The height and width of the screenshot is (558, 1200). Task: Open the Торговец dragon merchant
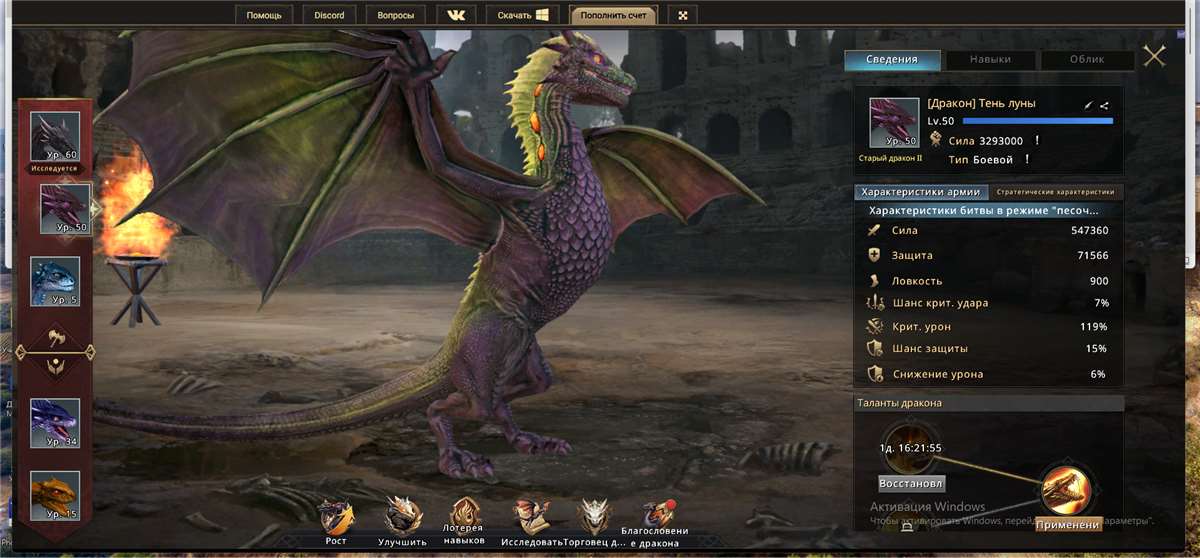point(594,518)
